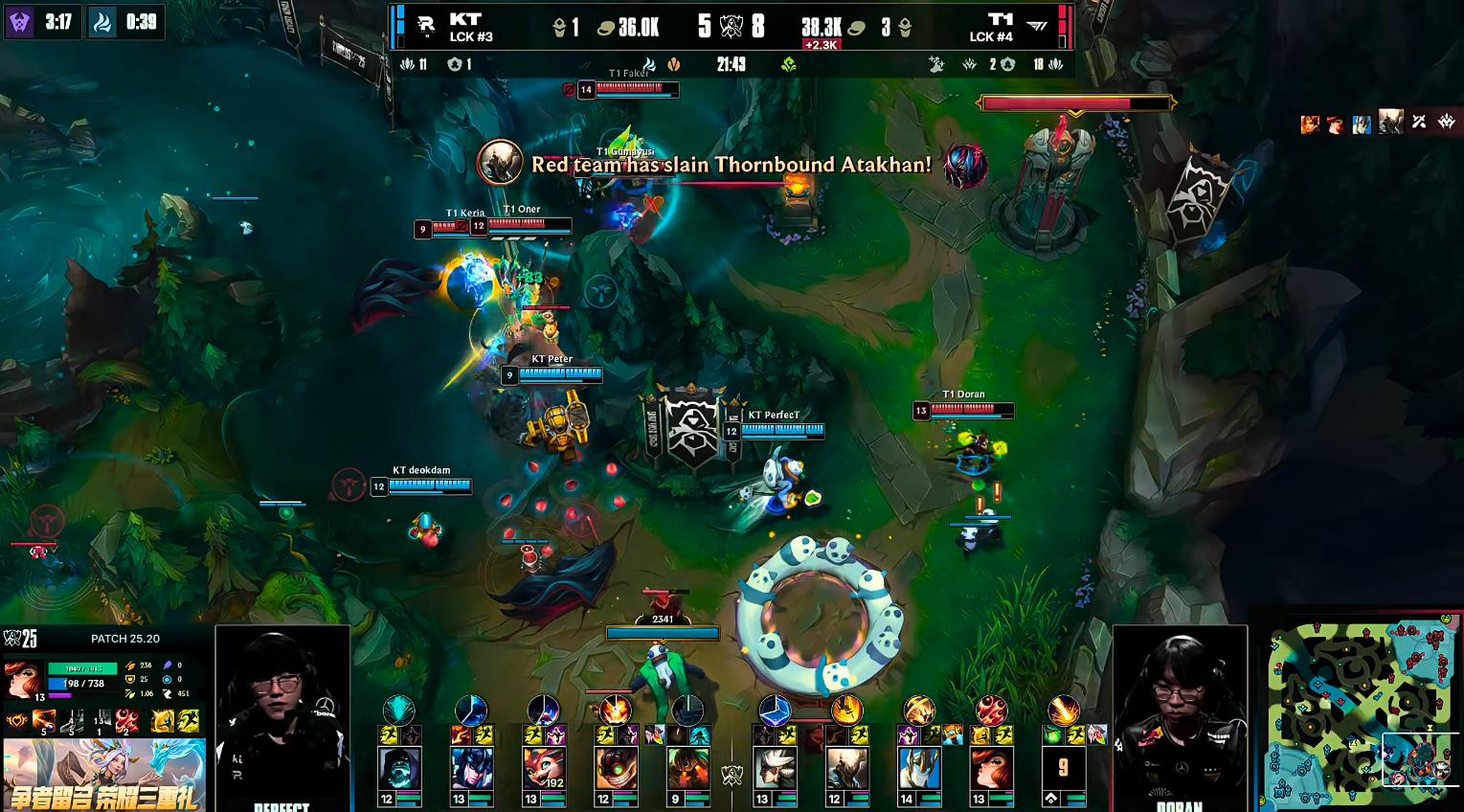
Task: Click the T1 team logo on the scoreboard
Action: click(x=1037, y=27)
